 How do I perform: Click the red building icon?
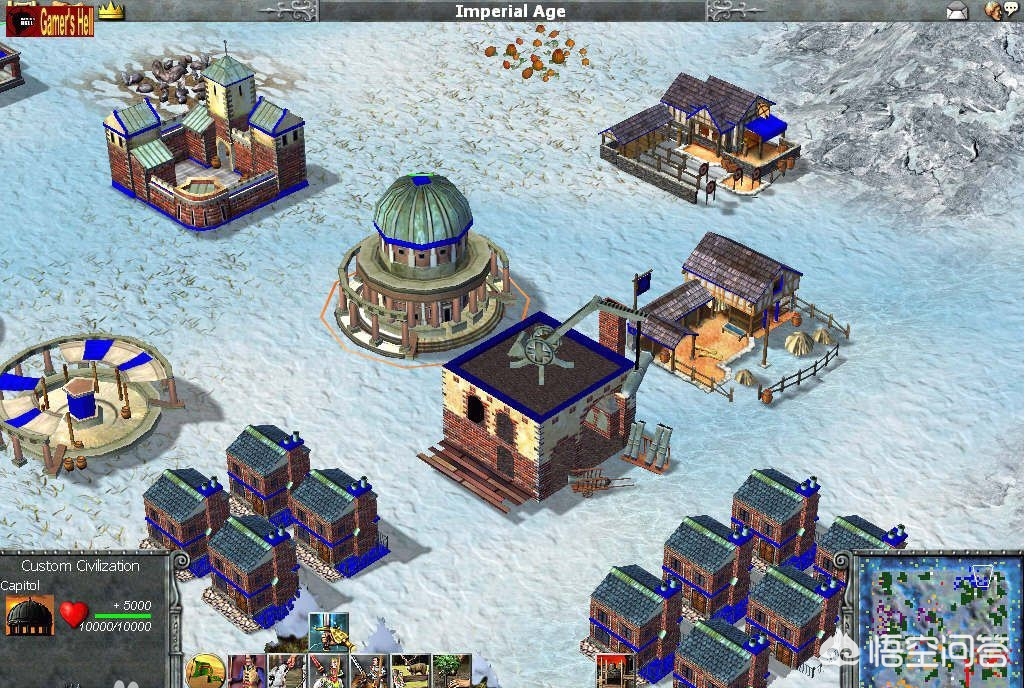click(x=615, y=671)
